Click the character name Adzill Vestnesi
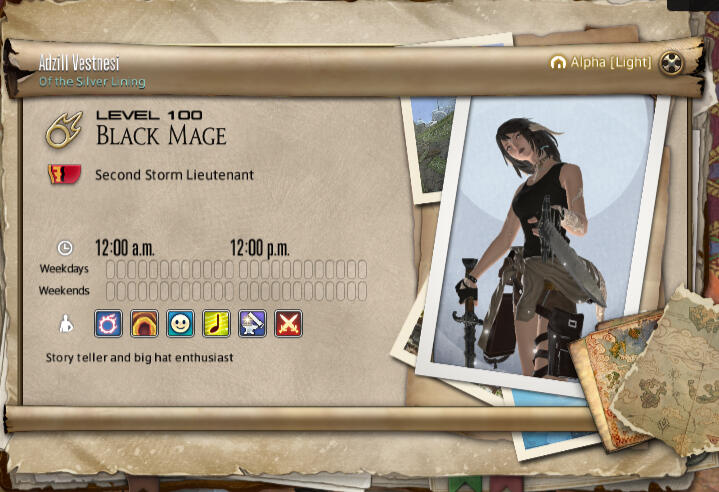 coord(79,62)
